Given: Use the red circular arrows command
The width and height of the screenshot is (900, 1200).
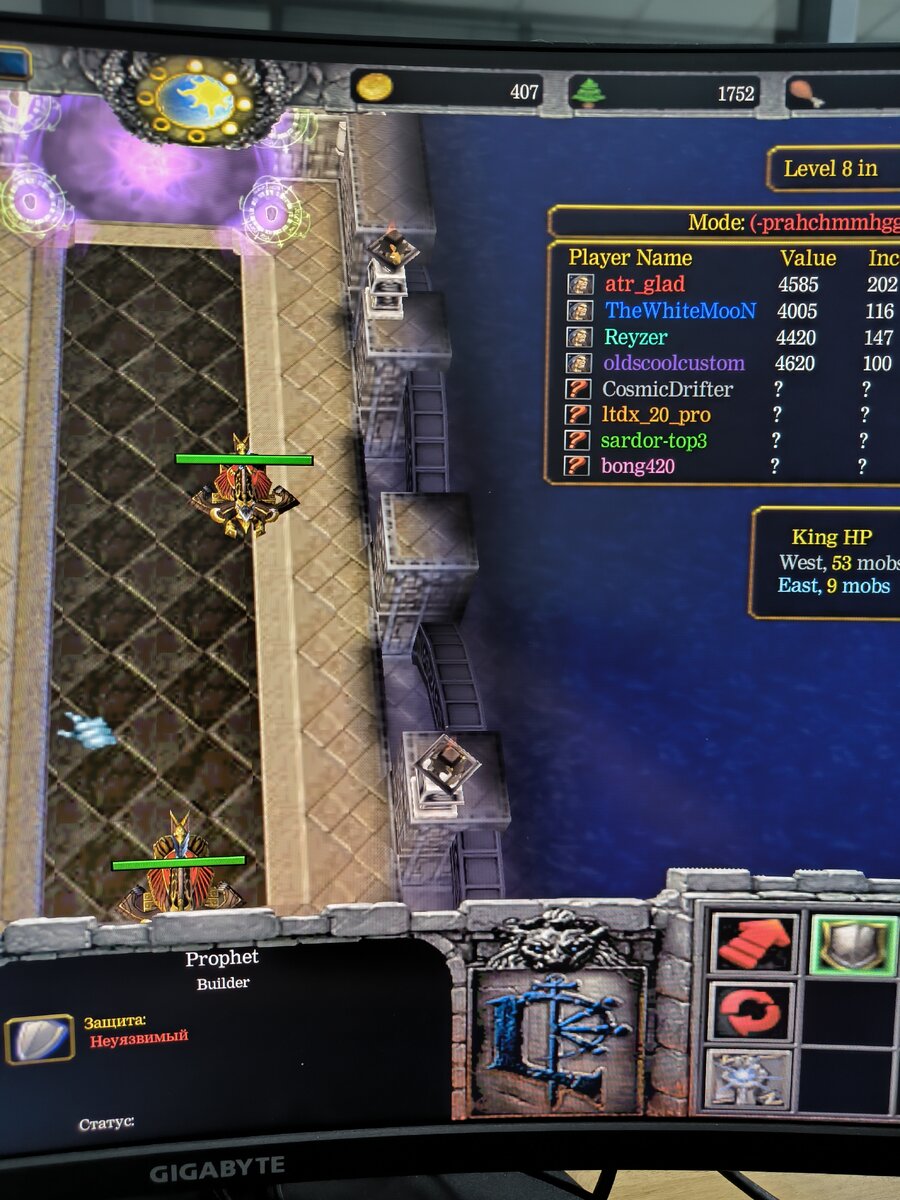Looking at the screenshot, I should point(753,1011).
